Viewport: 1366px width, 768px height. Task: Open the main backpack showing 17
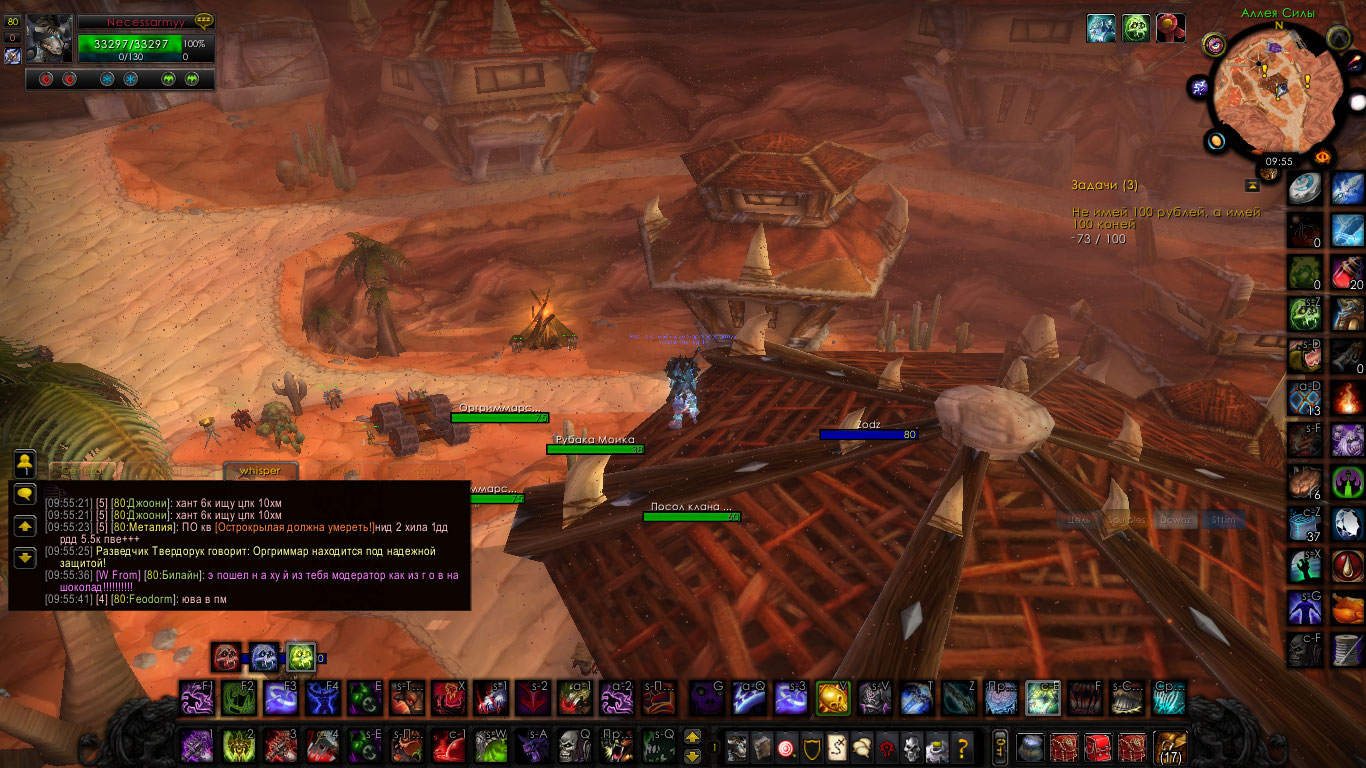point(1169,747)
